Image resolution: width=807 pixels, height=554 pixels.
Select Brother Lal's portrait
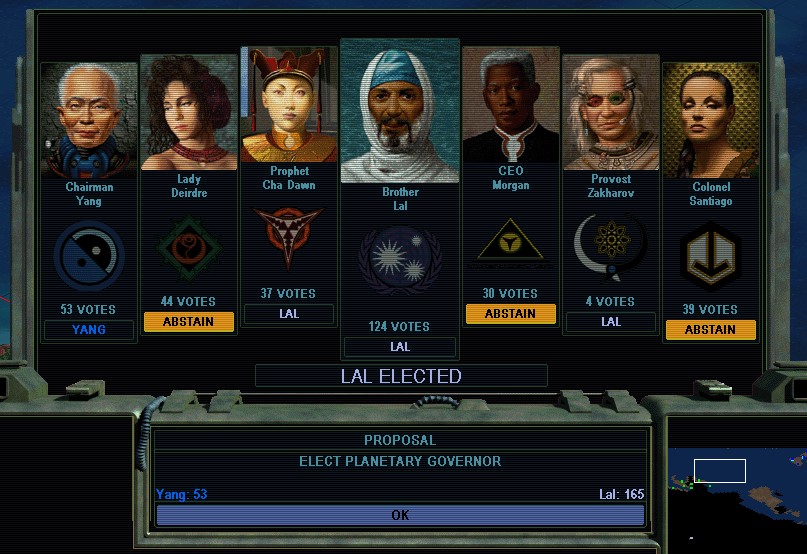tap(400, 110)
